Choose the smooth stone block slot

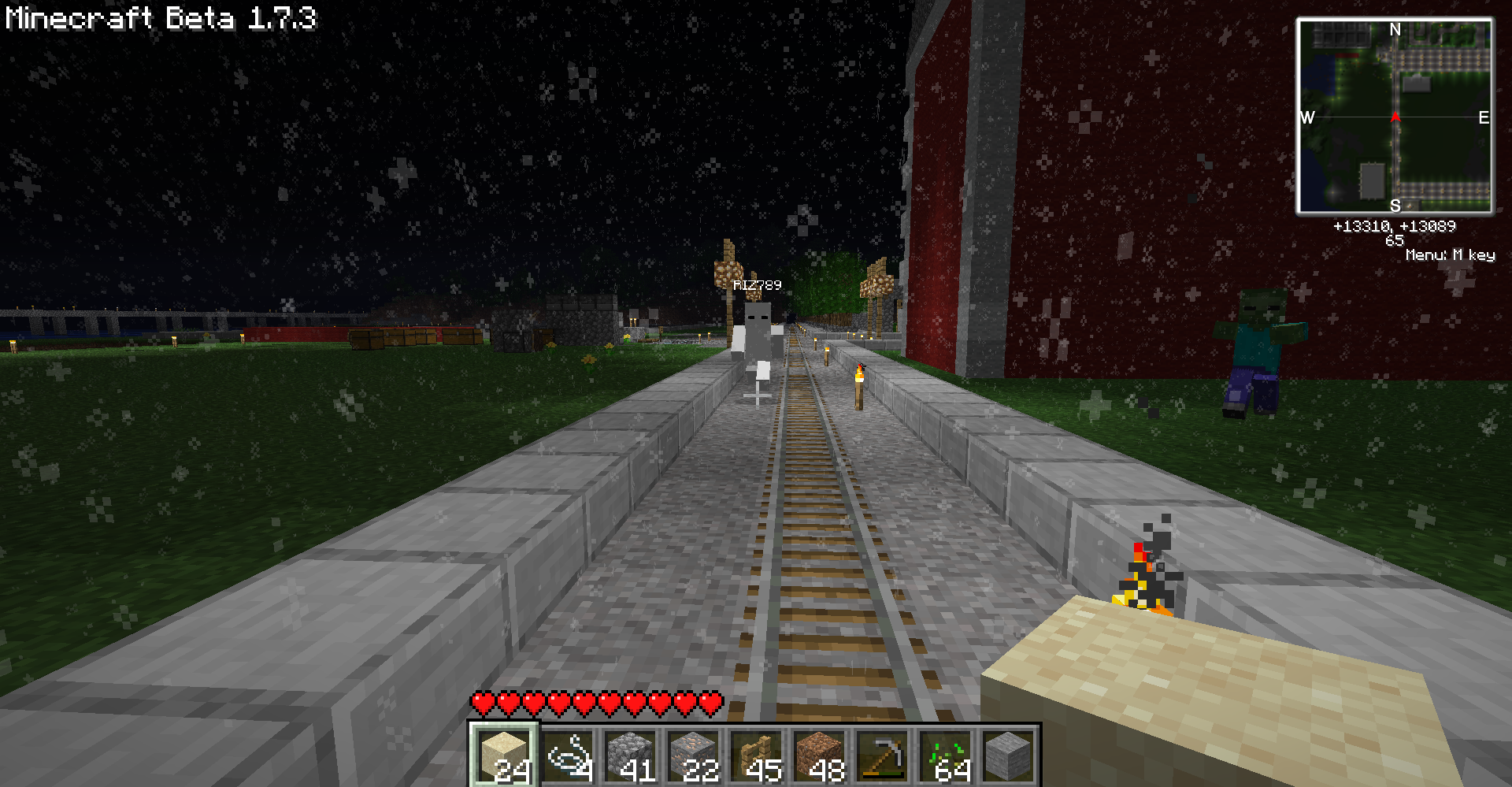pos(1009,755)
